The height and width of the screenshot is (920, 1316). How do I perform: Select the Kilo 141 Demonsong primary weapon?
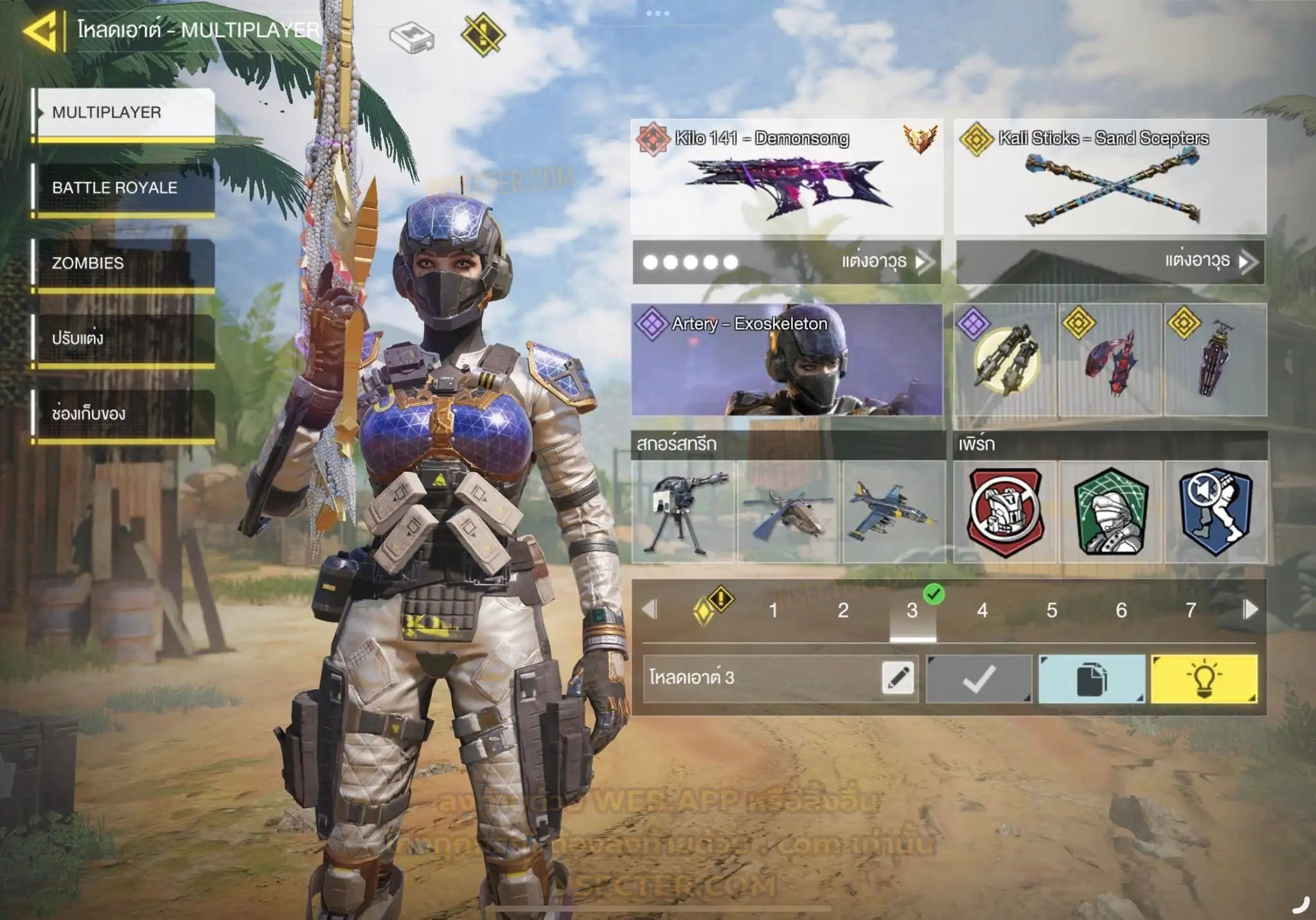tap(787, 176)
